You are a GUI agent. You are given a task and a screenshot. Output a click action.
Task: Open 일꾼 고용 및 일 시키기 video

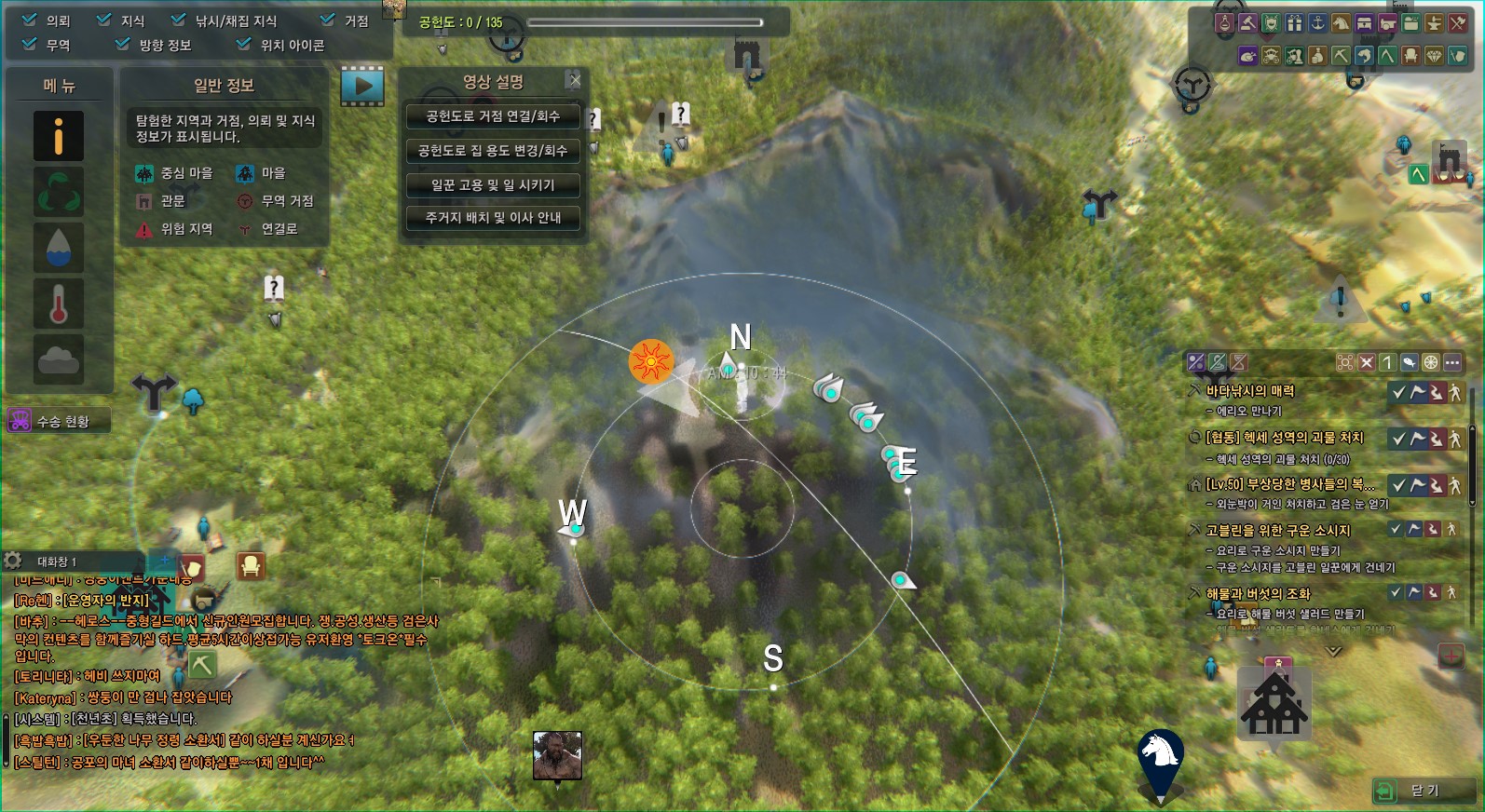[493, 185]
